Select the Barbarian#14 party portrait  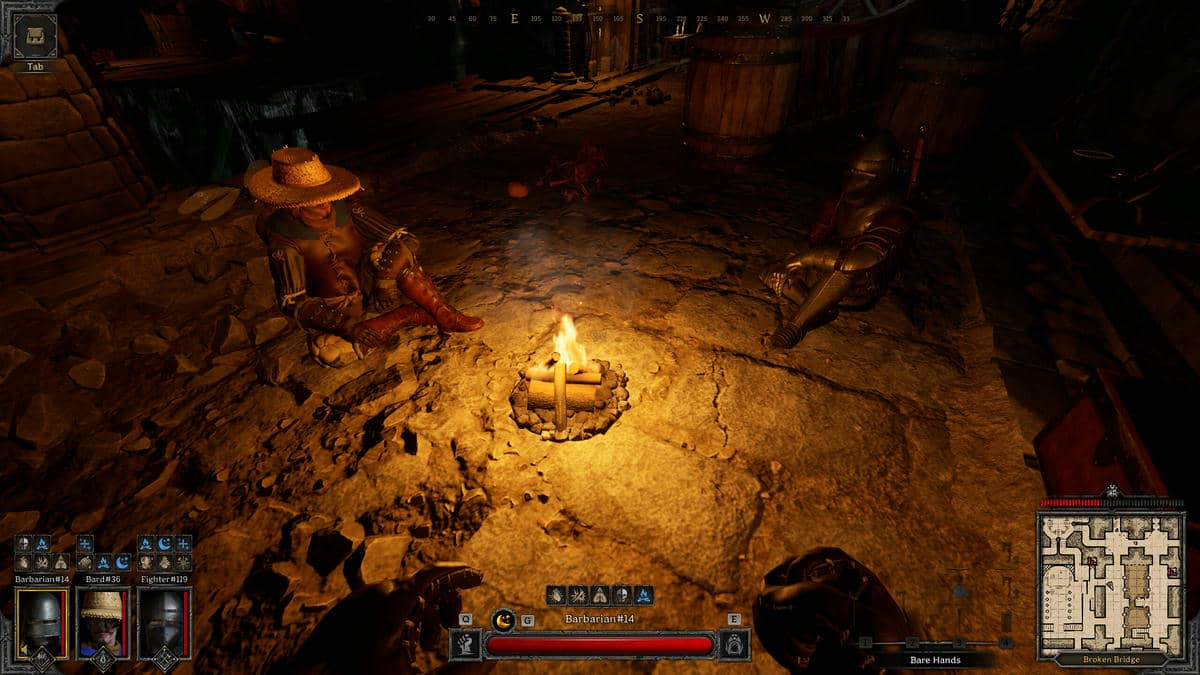42,623
